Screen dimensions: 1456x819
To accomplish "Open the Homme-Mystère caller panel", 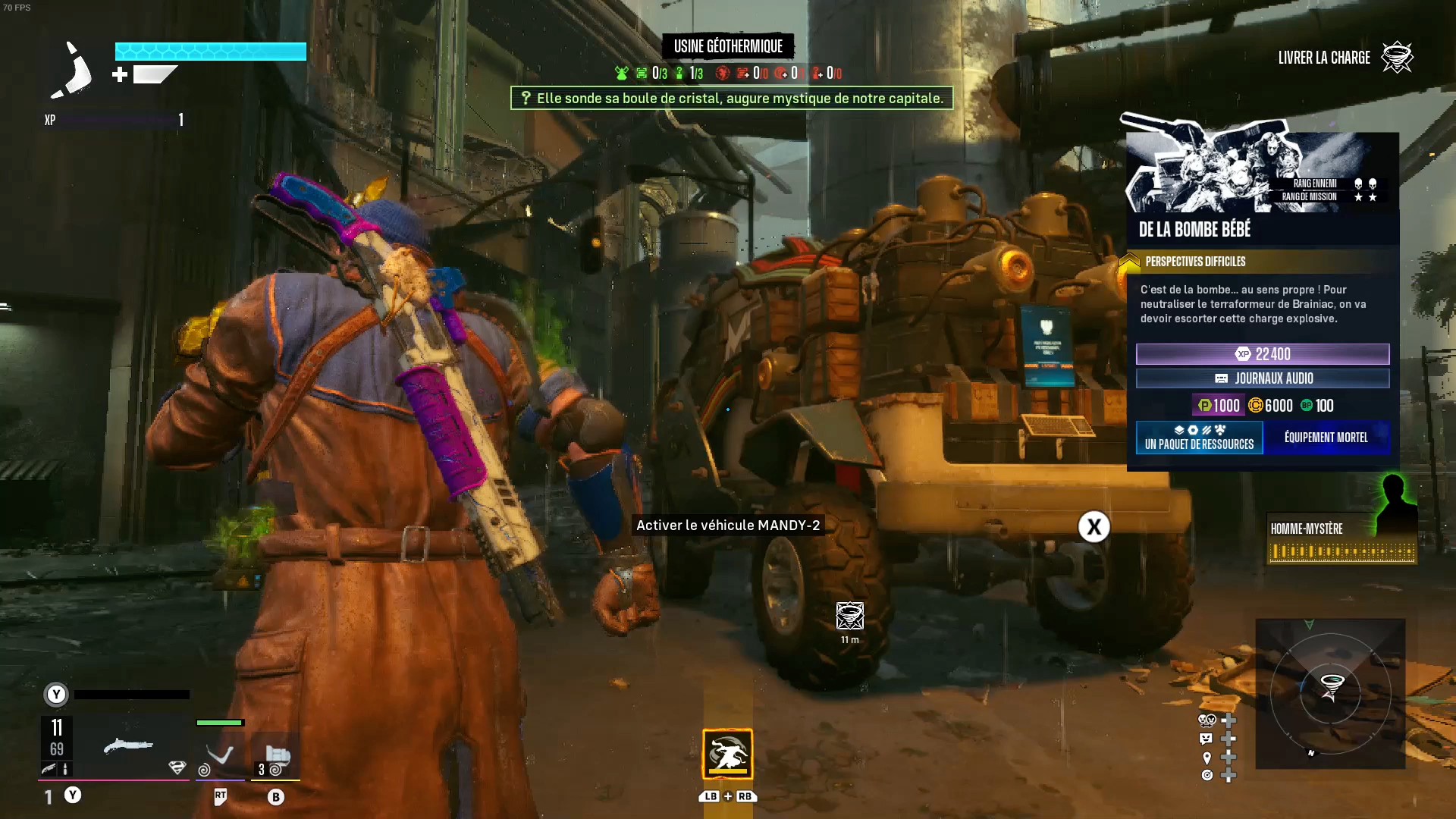I will point(1341,537).
